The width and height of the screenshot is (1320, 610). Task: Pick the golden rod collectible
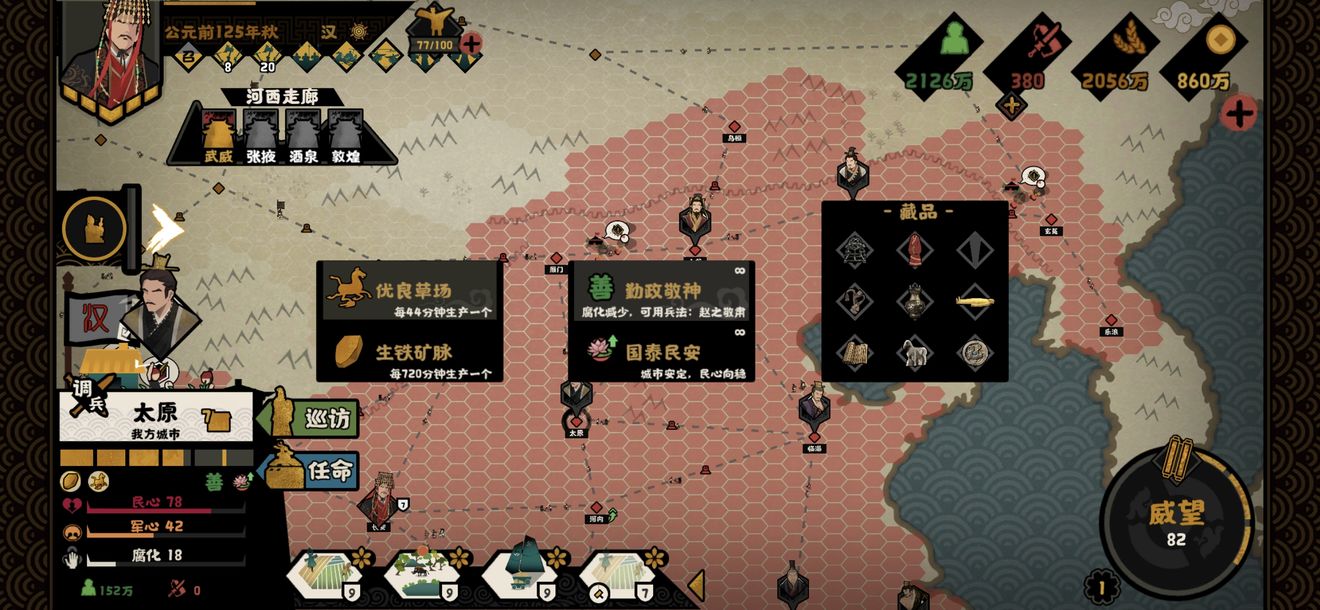coord(973,301)
